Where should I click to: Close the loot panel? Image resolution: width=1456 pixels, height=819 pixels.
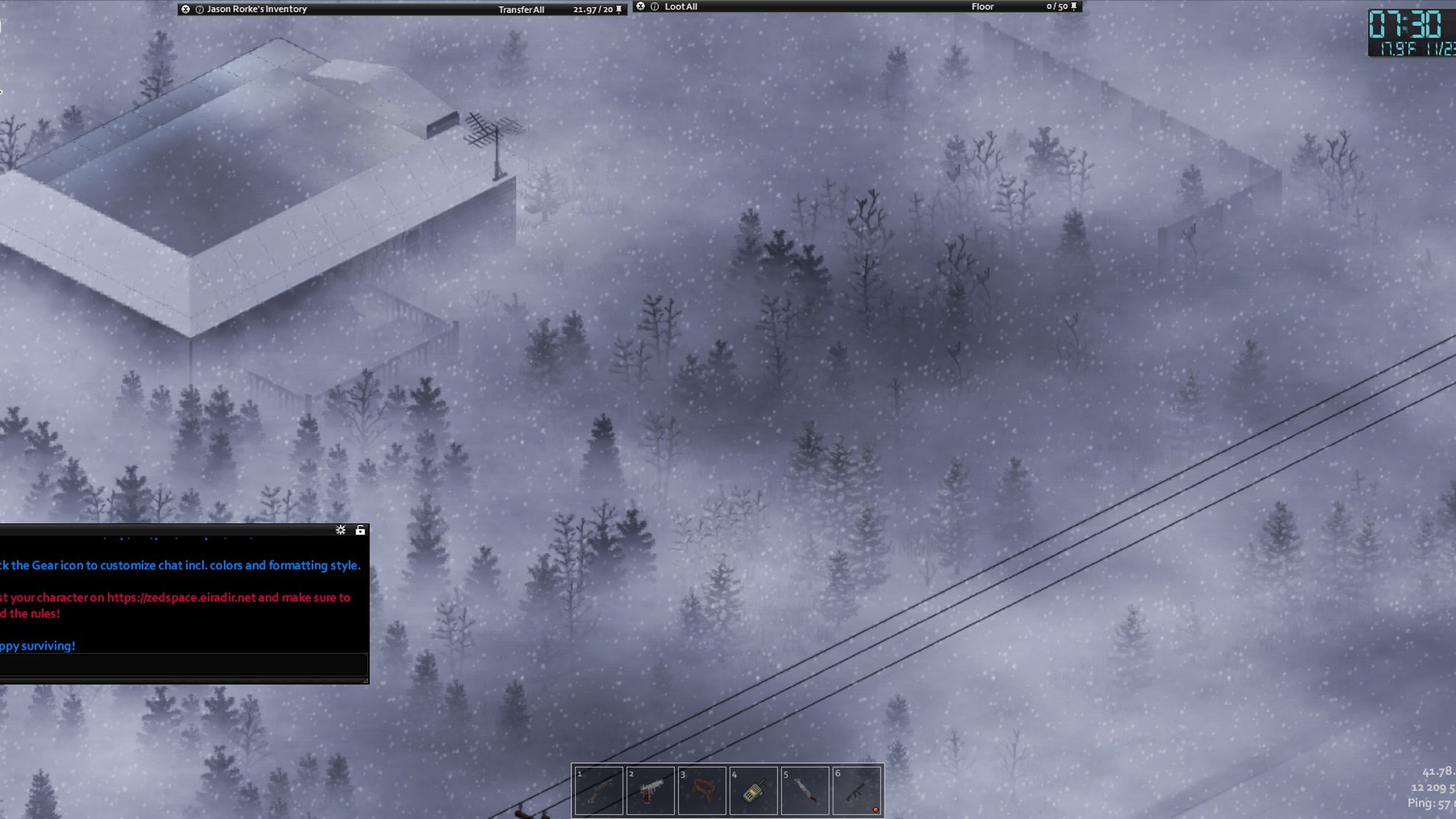(x=640, y=6)
